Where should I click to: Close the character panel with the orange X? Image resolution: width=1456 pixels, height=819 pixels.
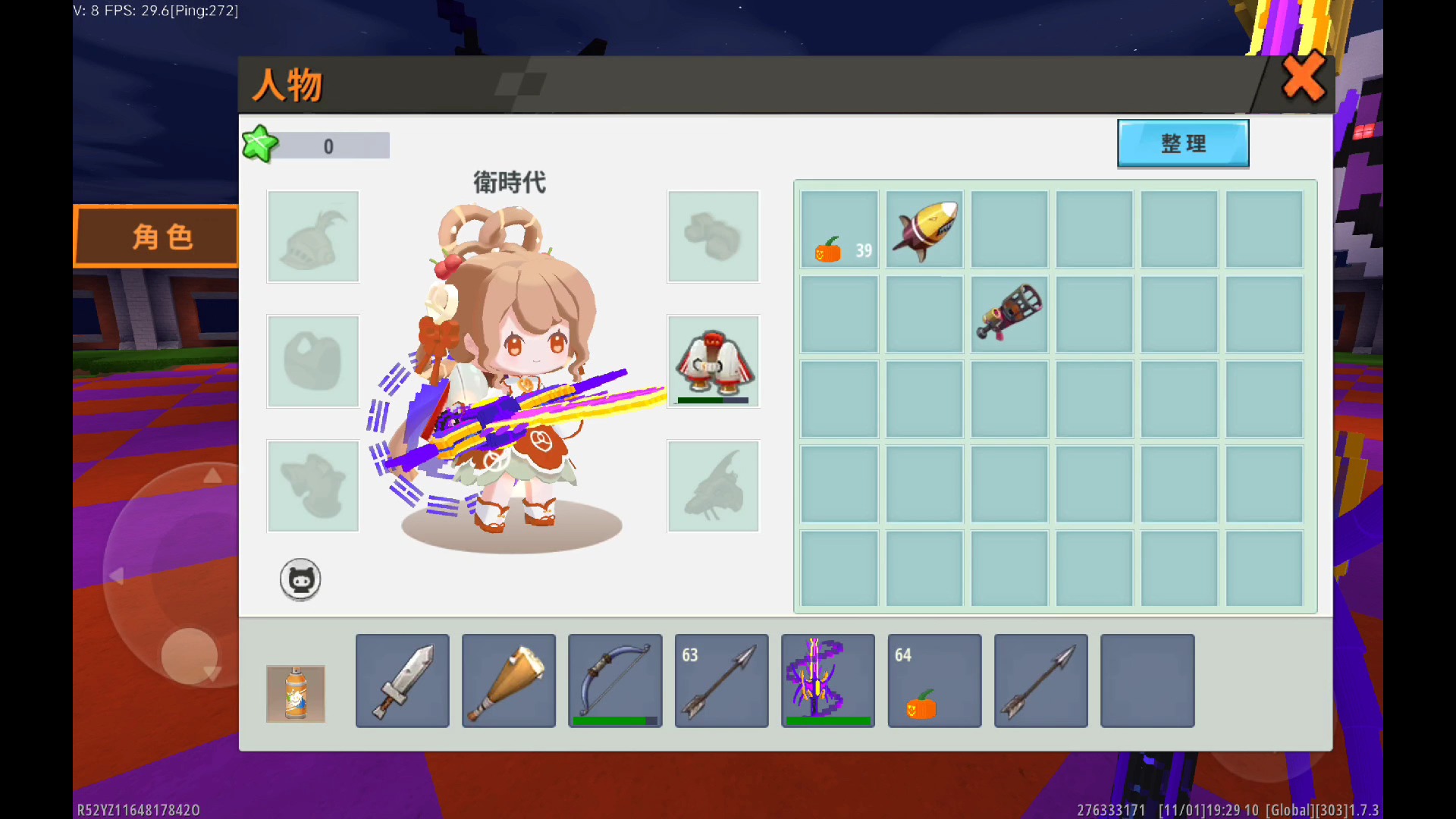point(1304,77)
